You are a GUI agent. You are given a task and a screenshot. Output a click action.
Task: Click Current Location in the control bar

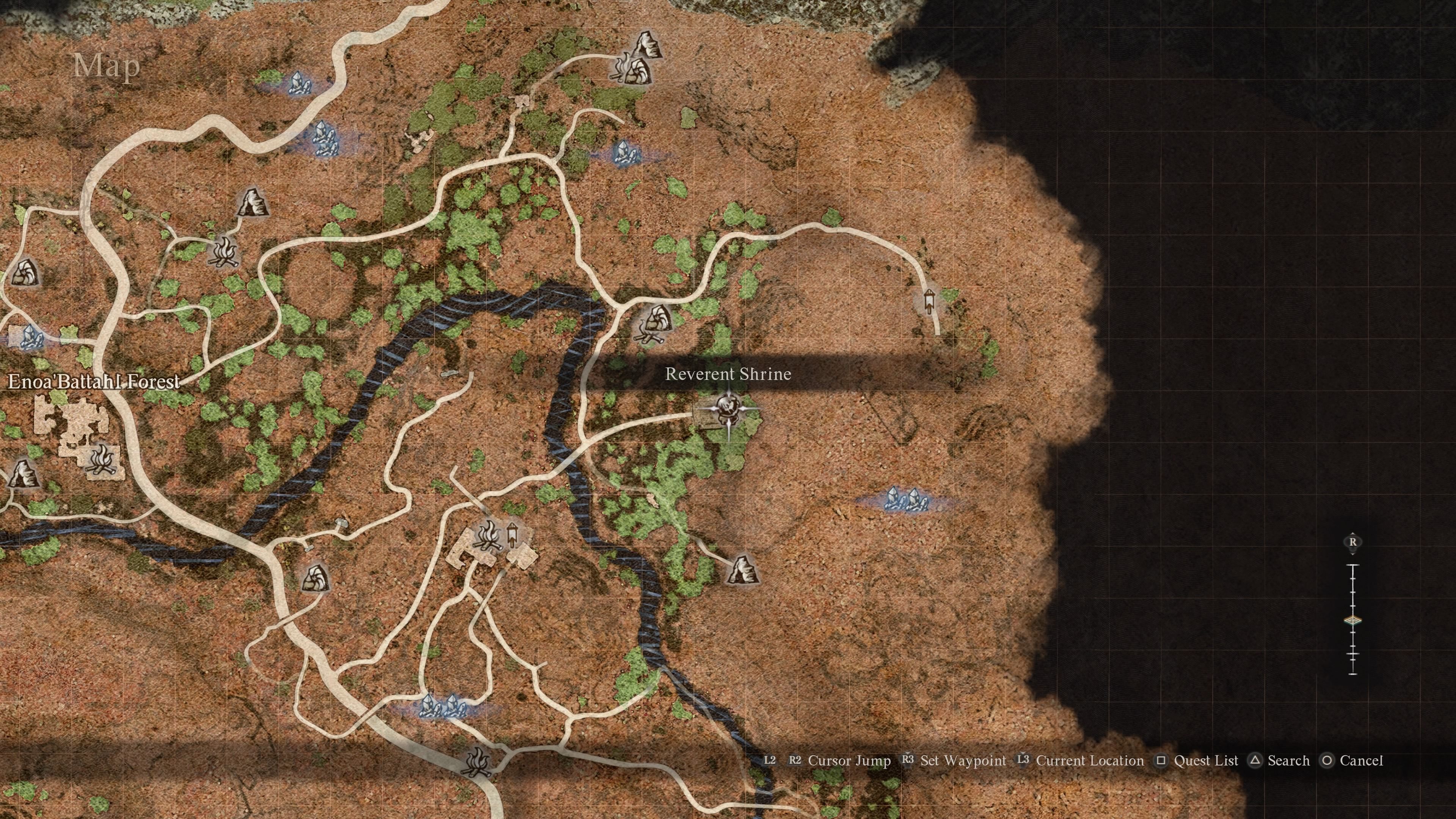(1090, 761)
